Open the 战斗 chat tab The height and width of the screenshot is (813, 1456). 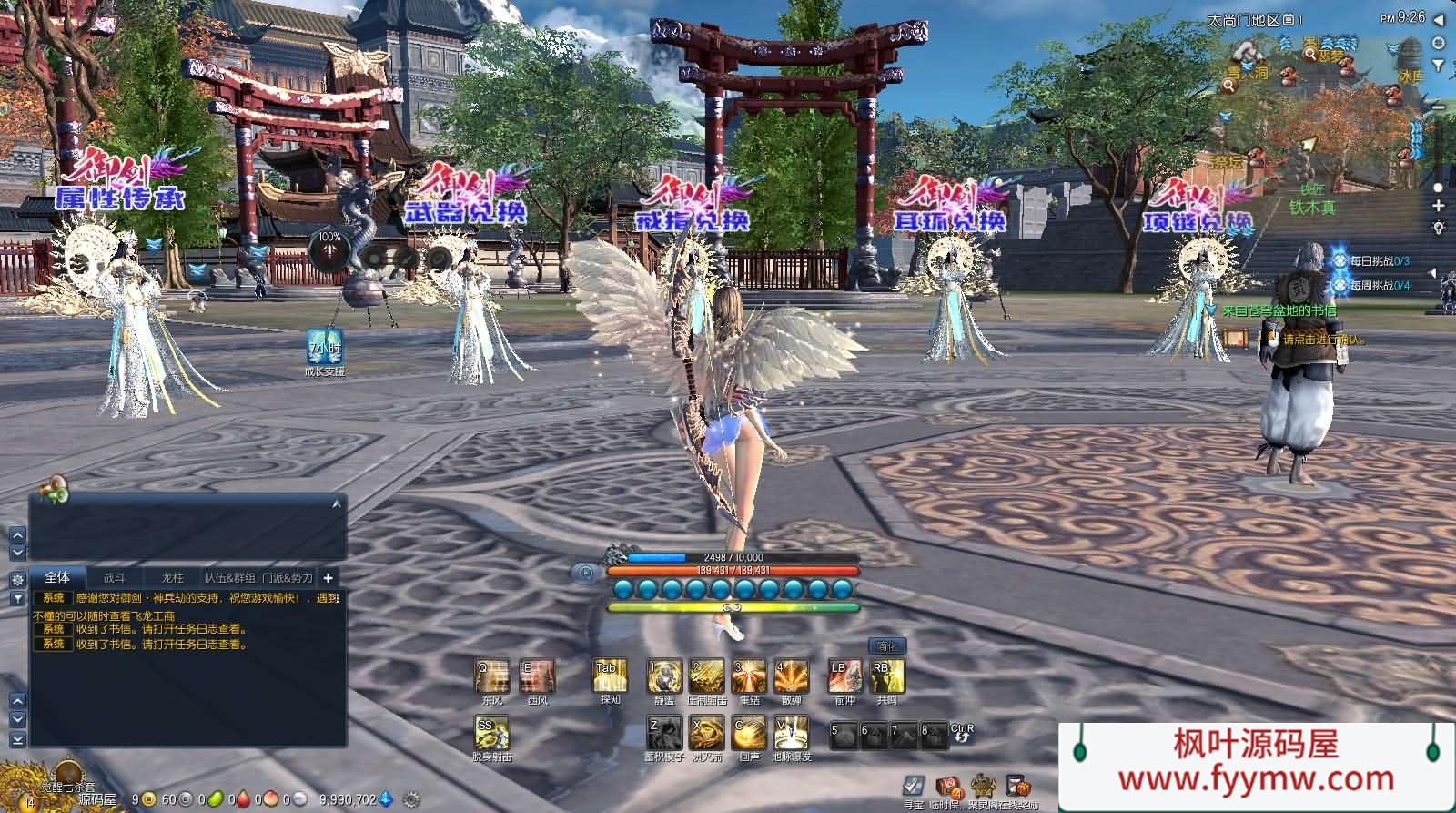(x=115, y=577)
